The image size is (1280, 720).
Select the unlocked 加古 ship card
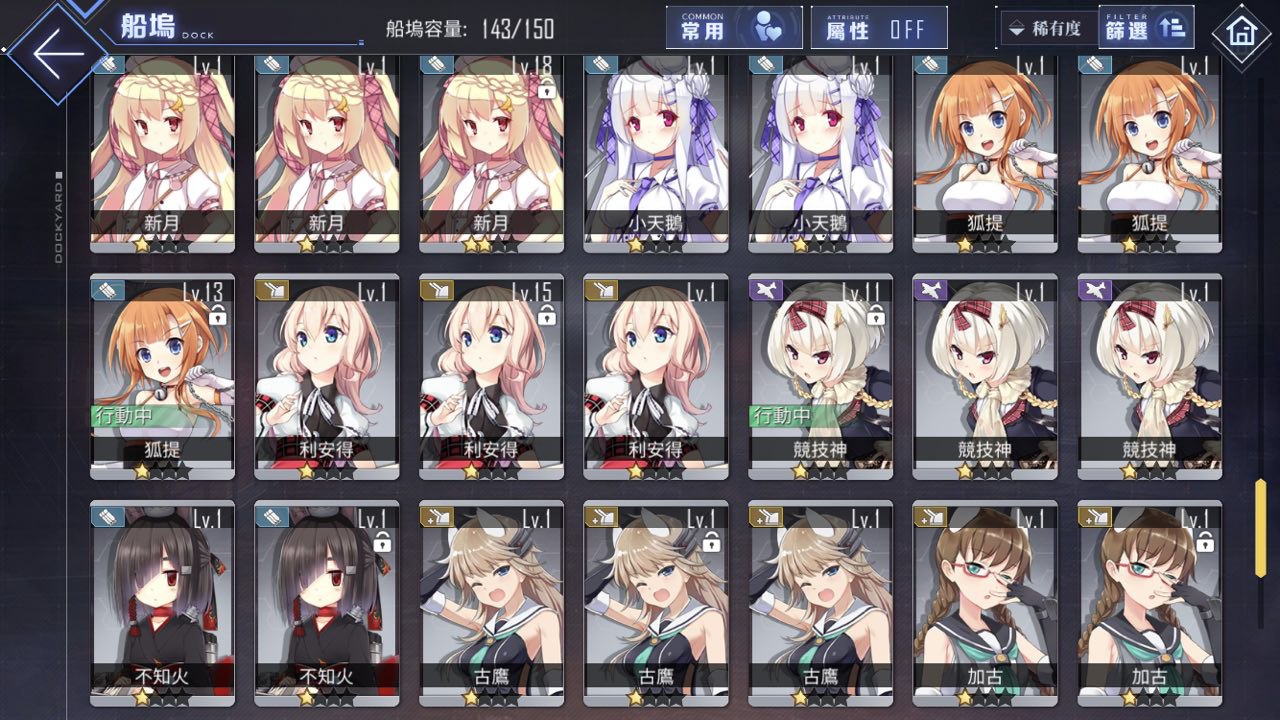click(x=984, y=600)
